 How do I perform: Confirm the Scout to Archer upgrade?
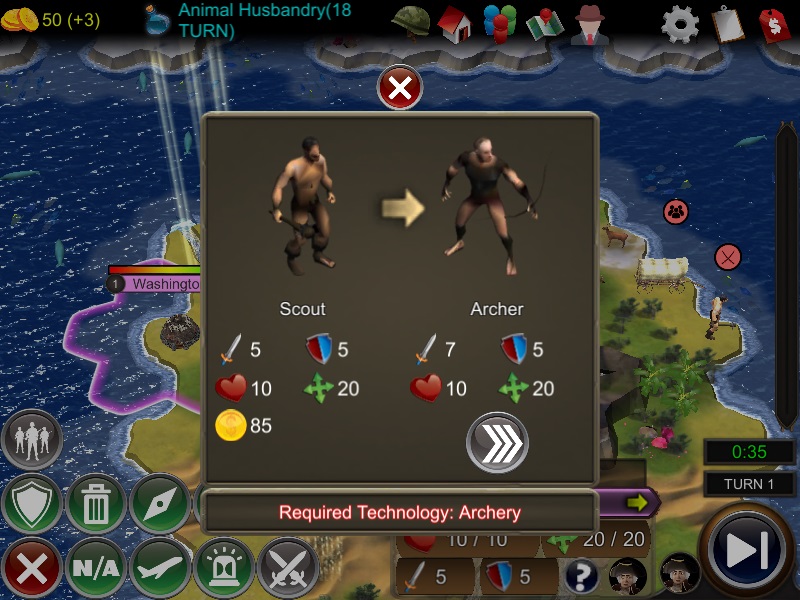point(497,441)
